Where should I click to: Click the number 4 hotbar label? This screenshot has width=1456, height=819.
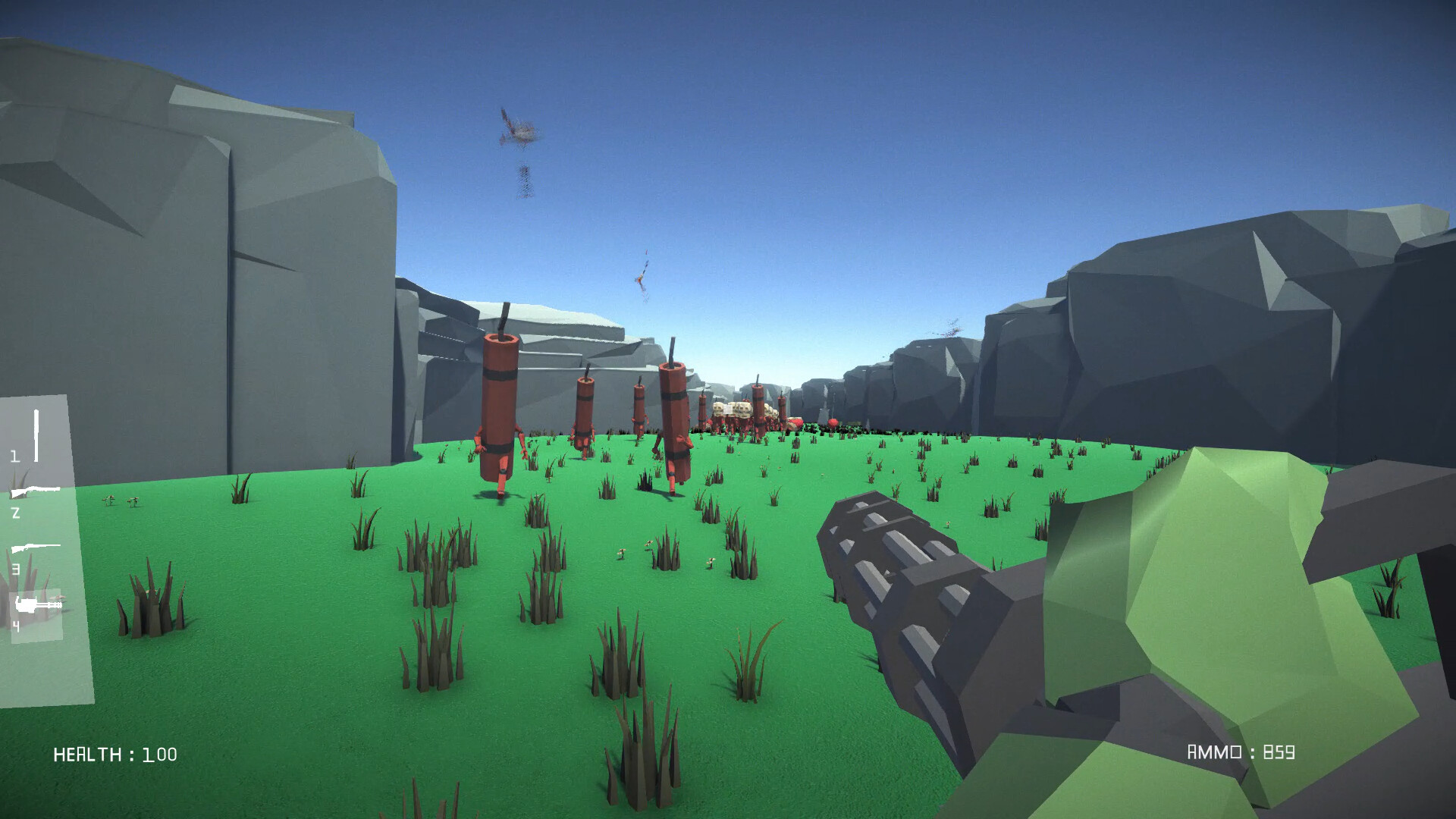click(x=15, y=625)
